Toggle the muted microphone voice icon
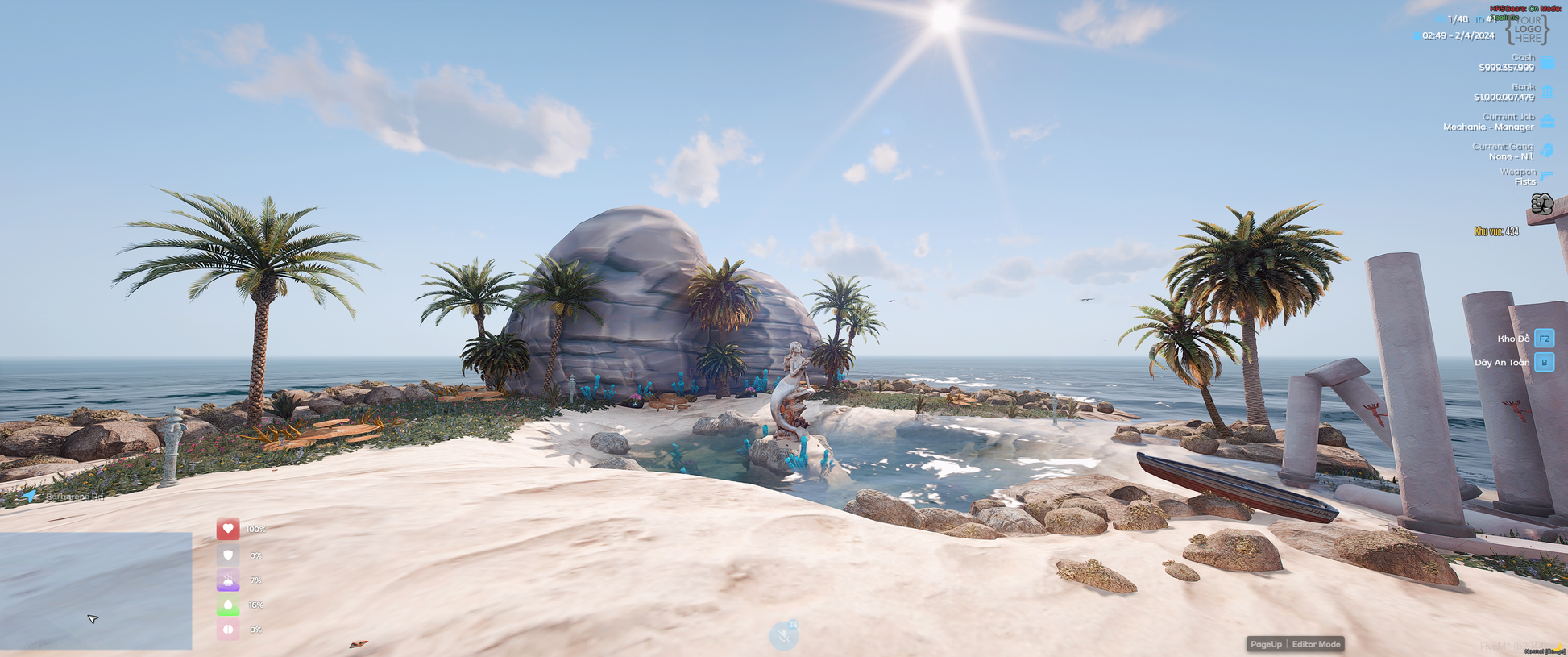 point(783,635)
